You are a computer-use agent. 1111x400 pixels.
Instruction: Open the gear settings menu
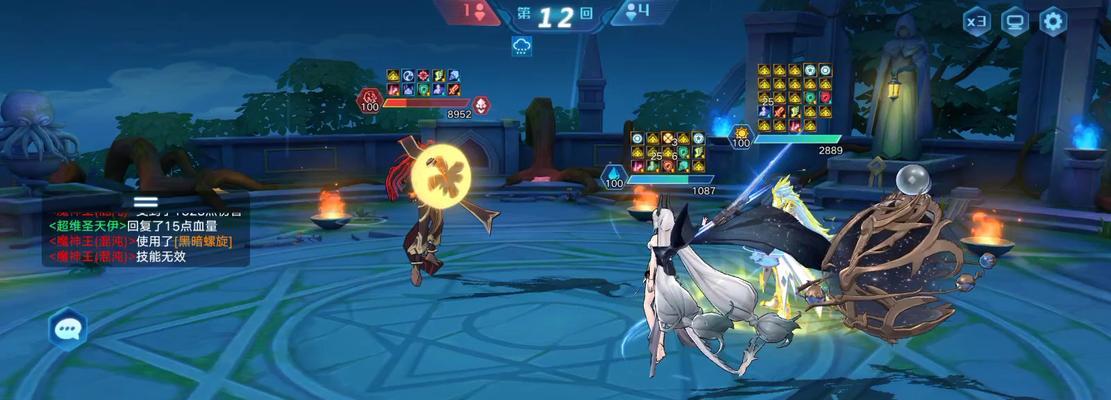pos(1053,22)
